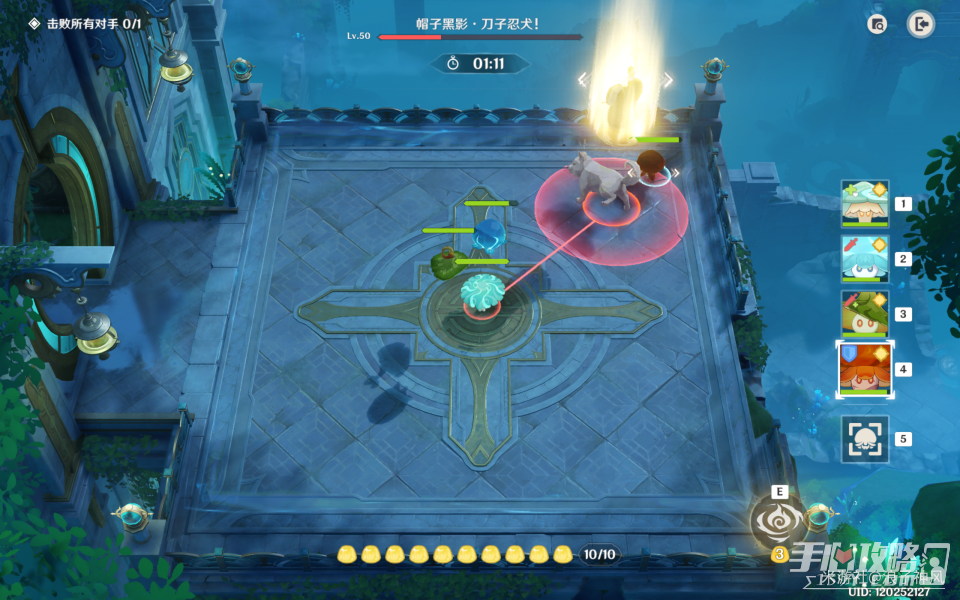
Task: Exit the challenge via the door icon
Action: [x=920, y=24]
